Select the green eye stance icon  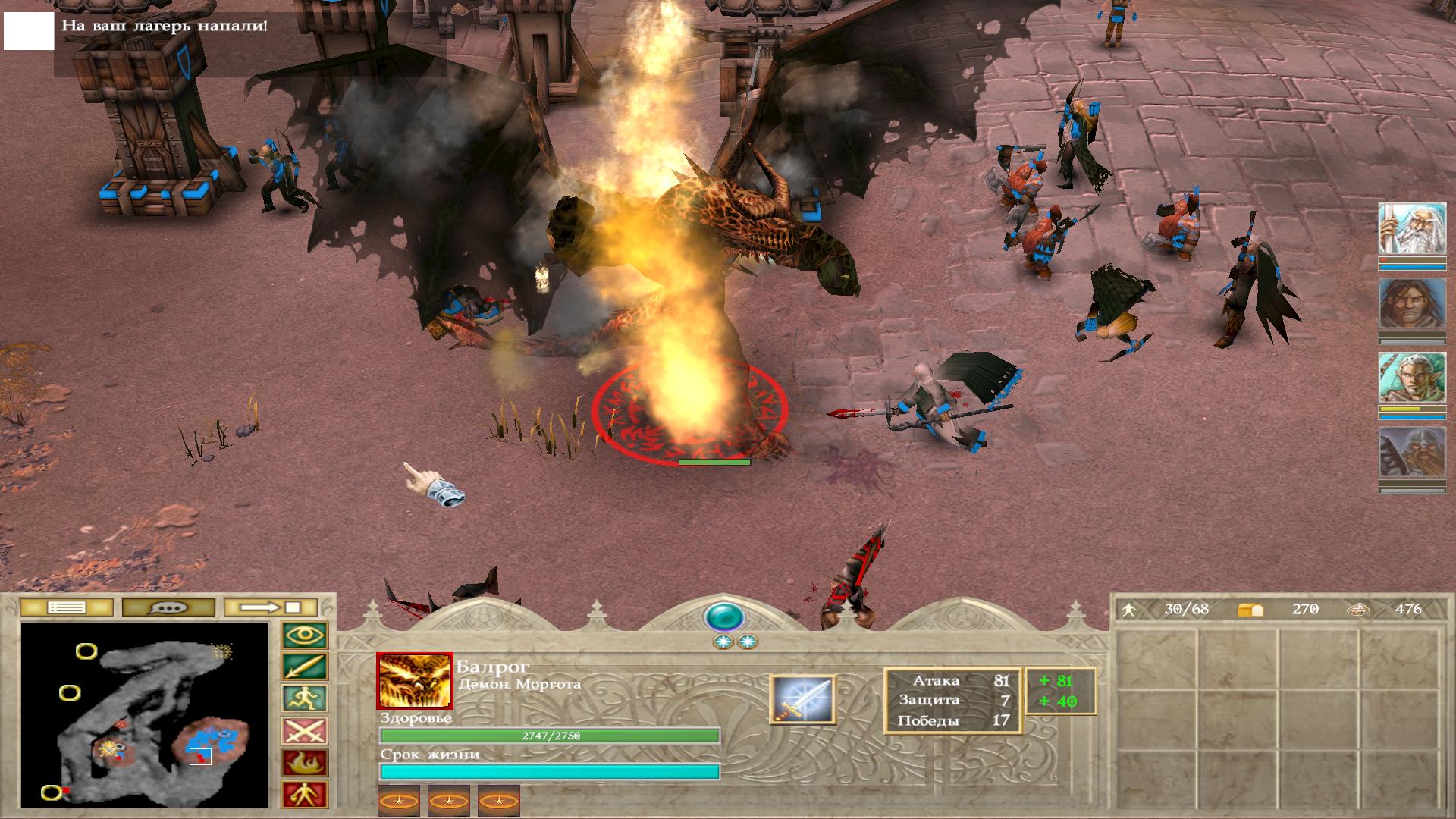coord(305,635)
